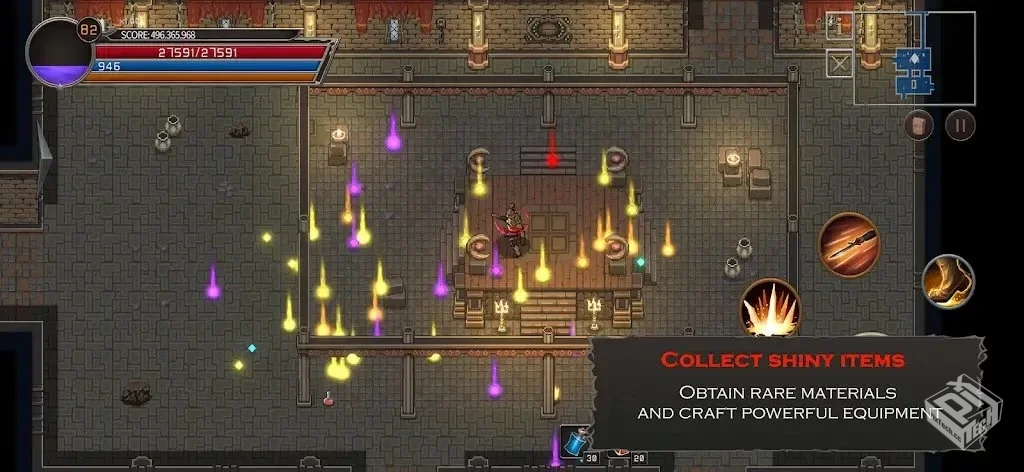Use the boot dash ability
The height and width of the screenshot is (472, 1024).
(x=947, y=283)
